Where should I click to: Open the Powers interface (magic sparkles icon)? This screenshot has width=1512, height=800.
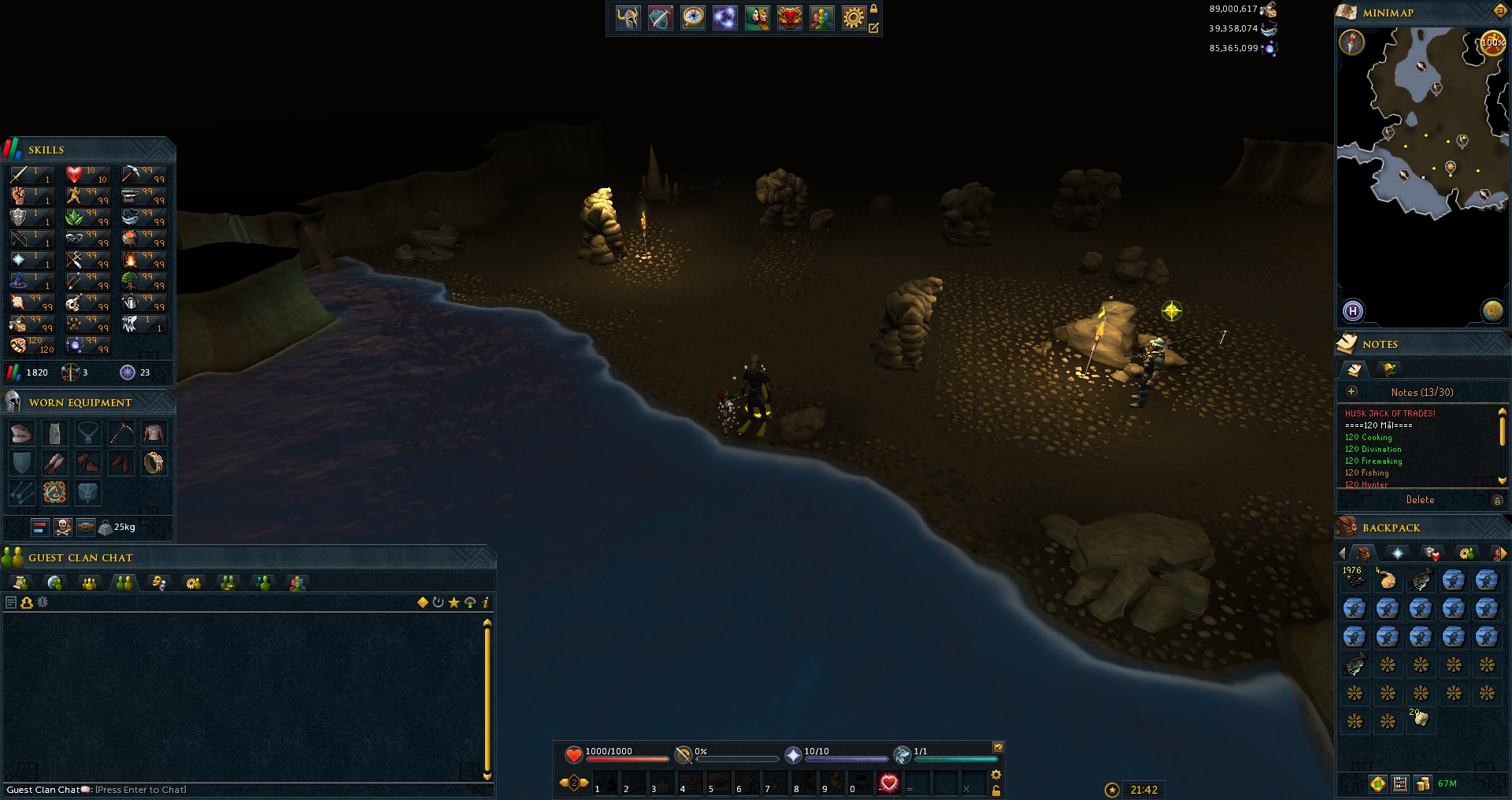[724, 18]
